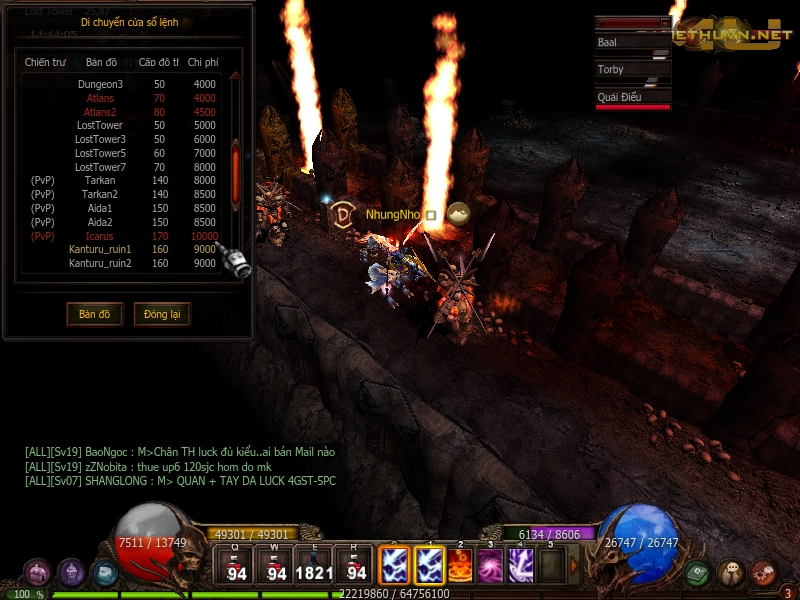Close the warp window with Đóng lại

161,314
